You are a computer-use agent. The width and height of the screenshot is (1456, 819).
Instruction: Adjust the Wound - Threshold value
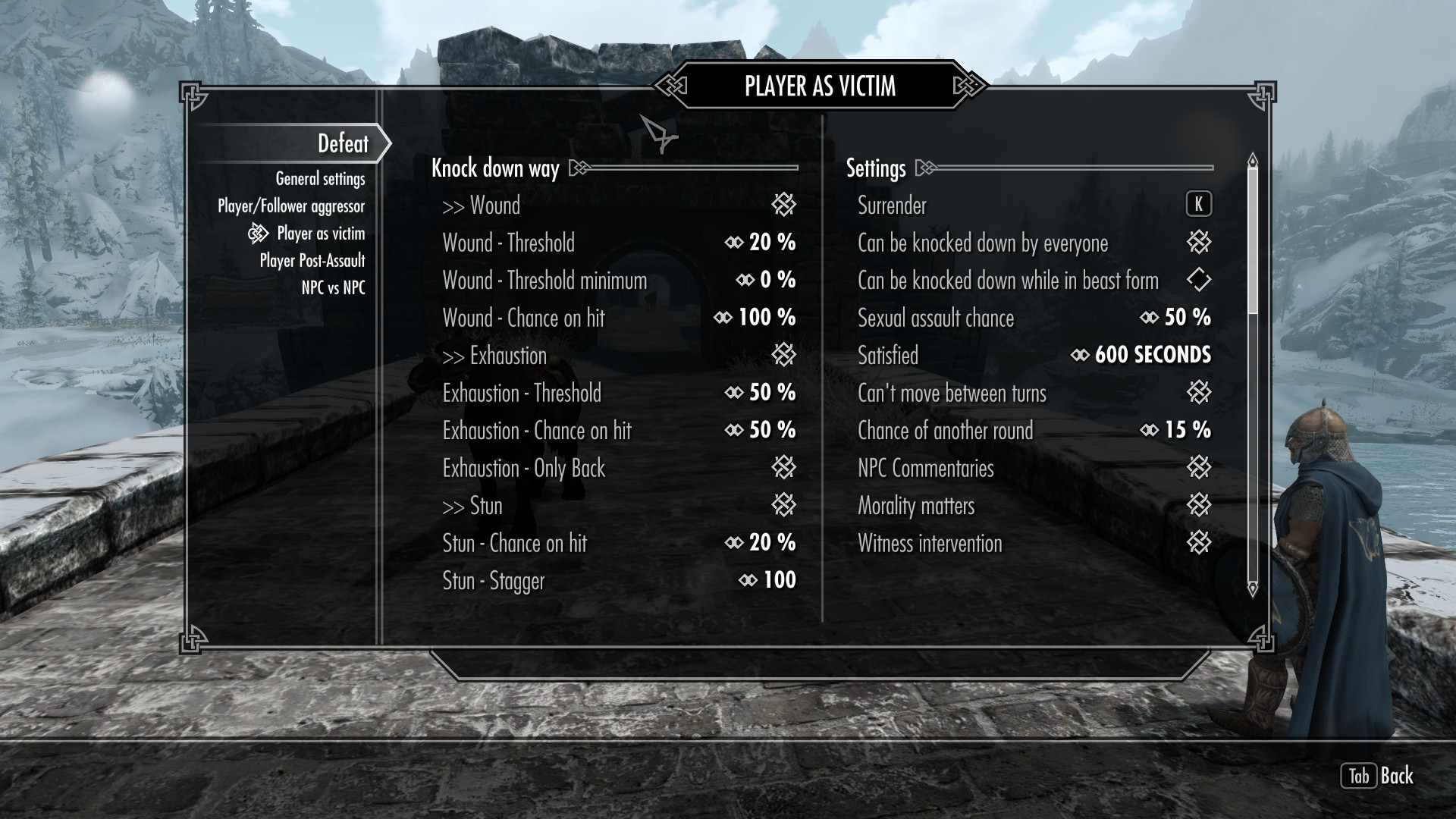coord(761,243)
